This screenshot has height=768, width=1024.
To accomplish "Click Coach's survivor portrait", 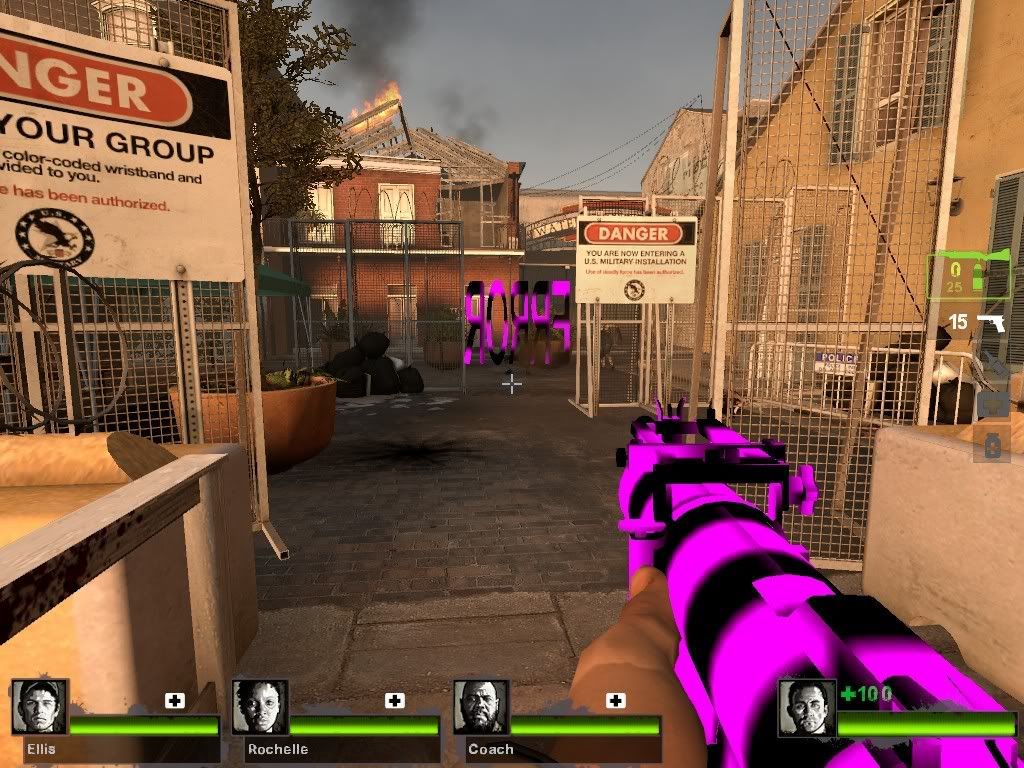I will (x=481, y=707).
